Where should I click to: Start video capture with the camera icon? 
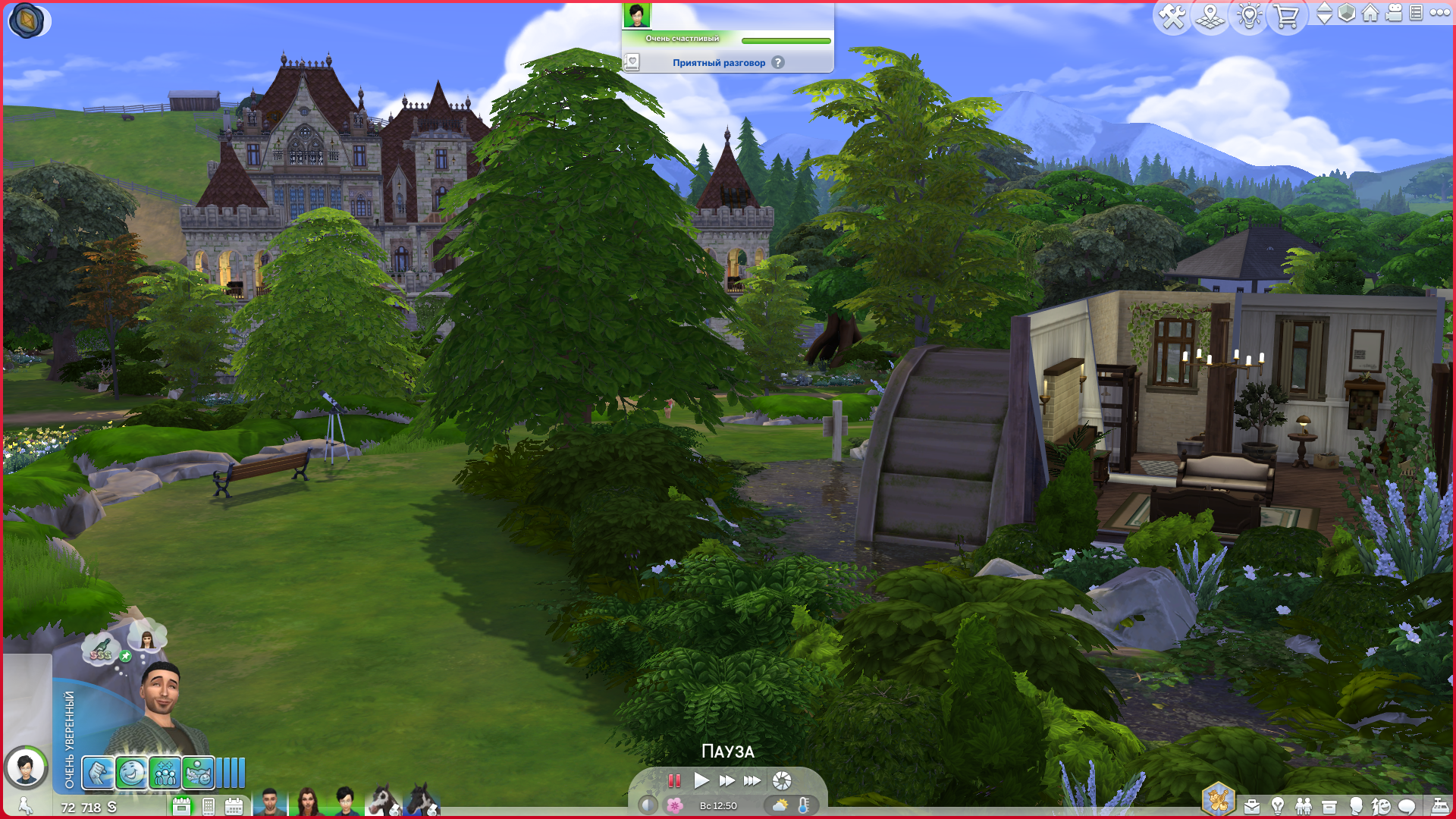point(1393,14)
